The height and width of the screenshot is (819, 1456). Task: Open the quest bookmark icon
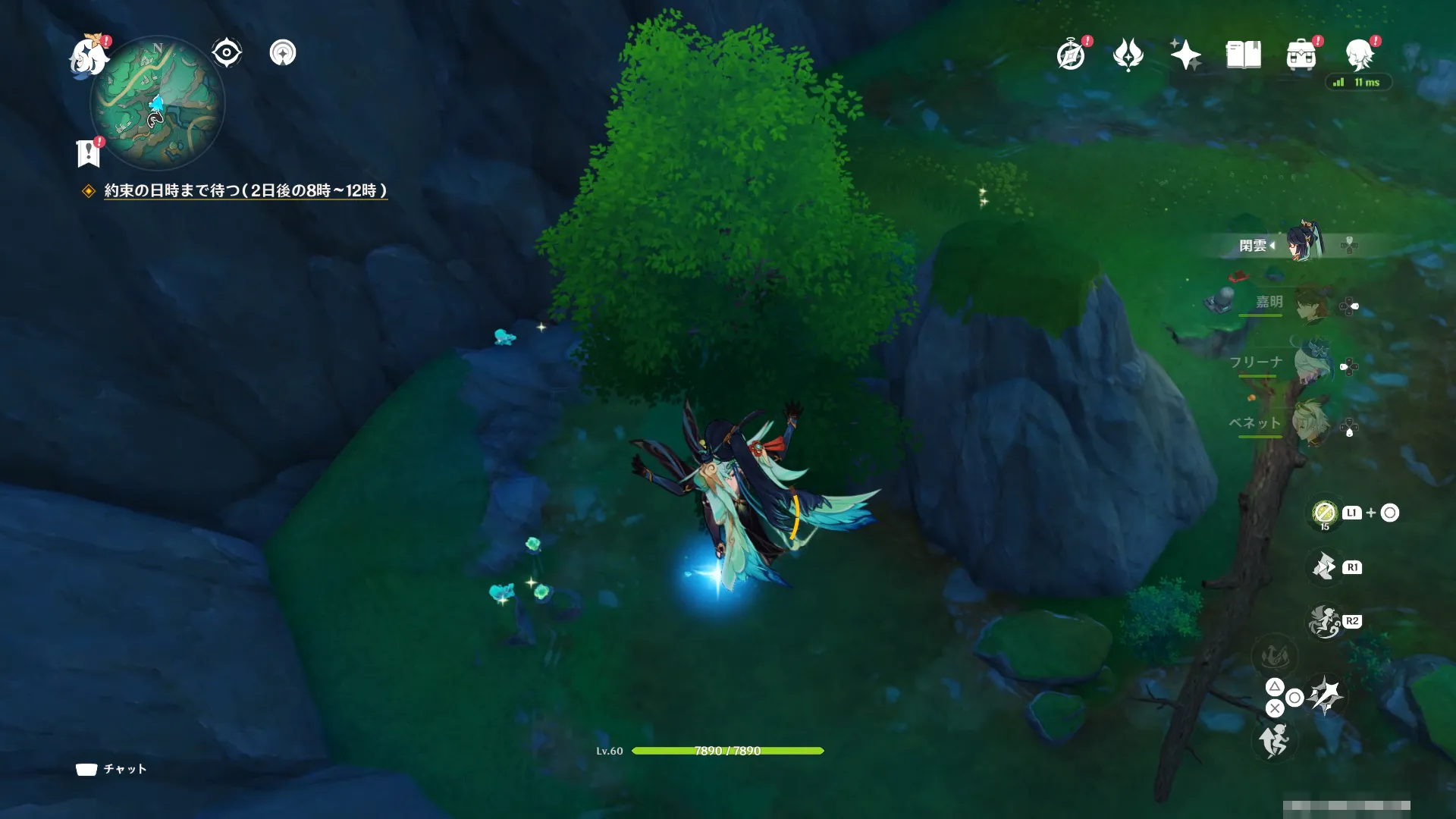[89, 152]
